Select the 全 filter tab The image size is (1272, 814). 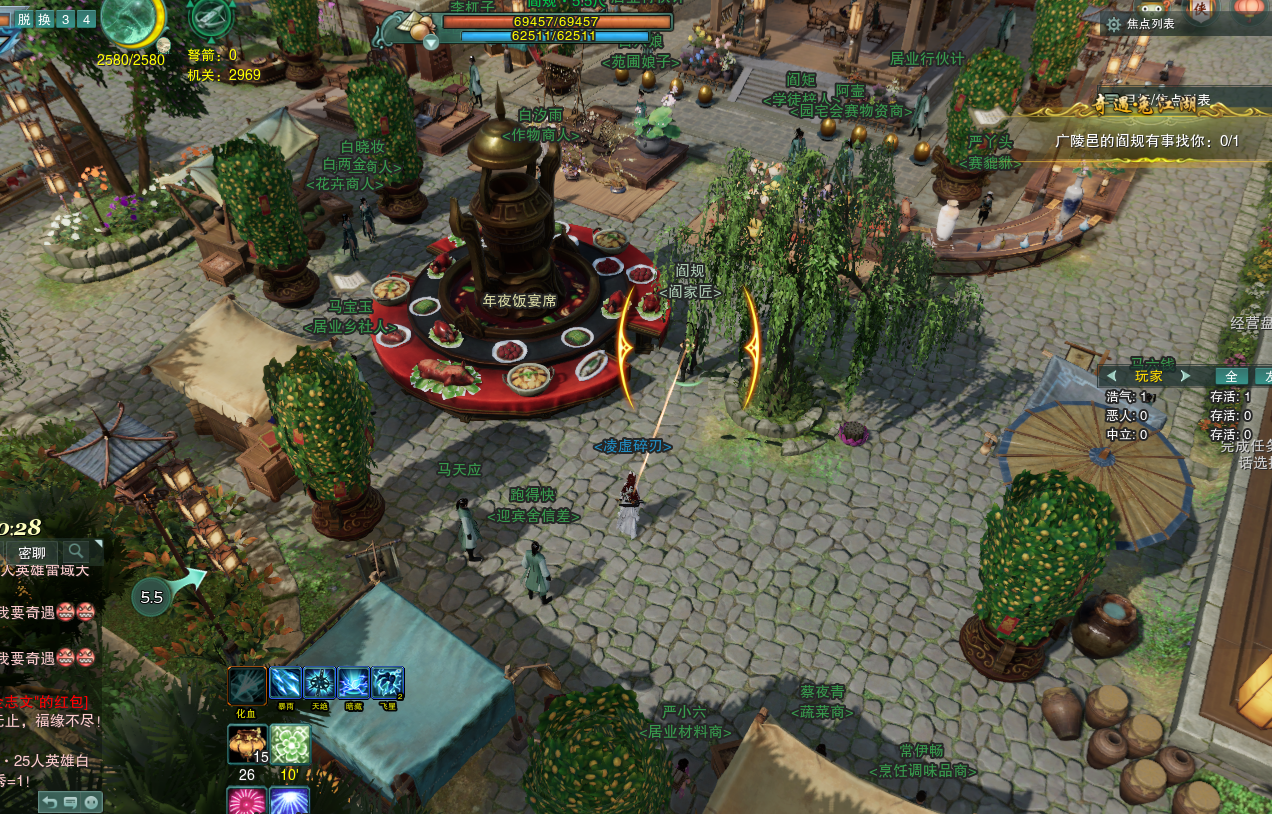coord(1231,376)
